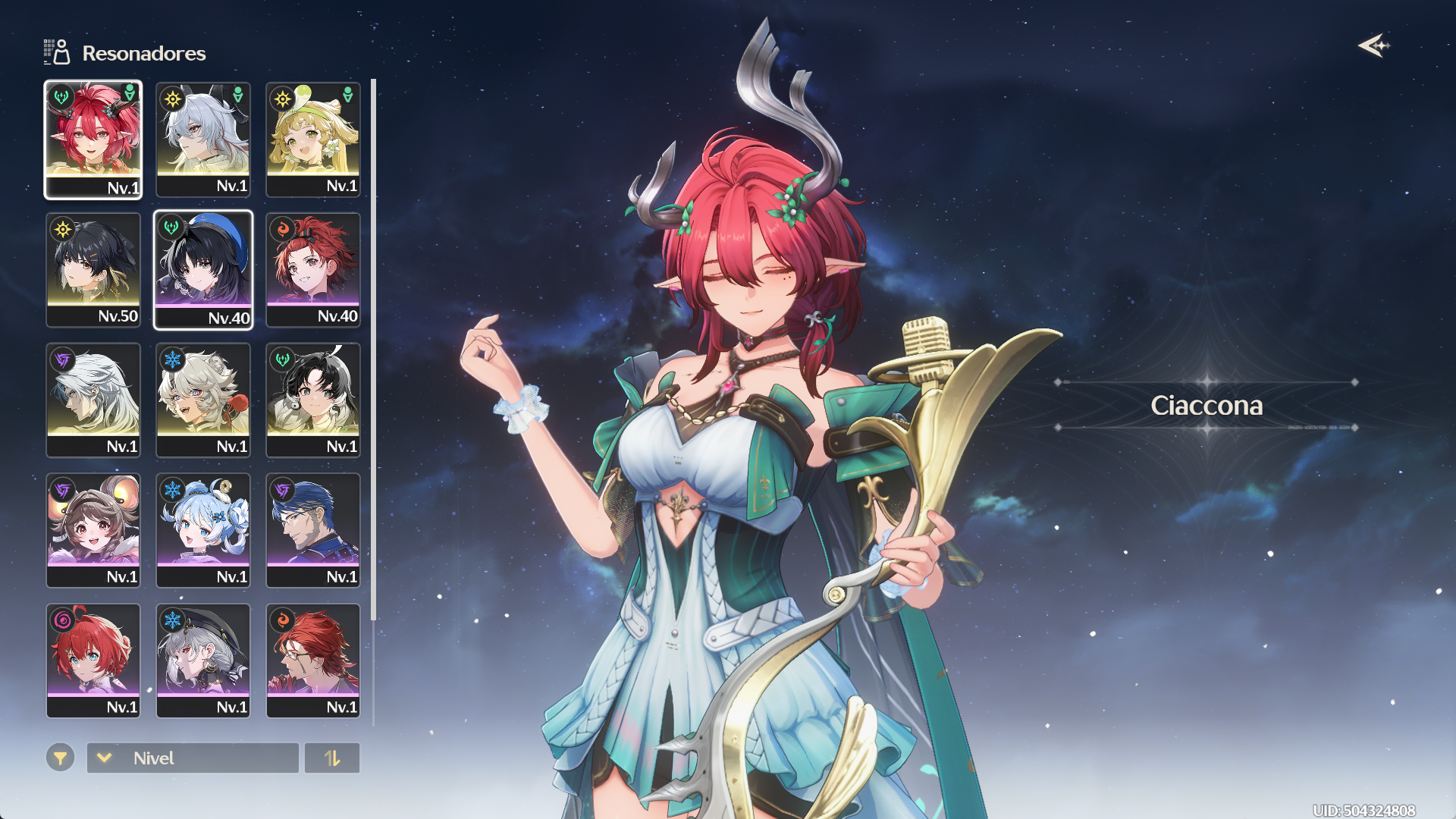
Task: Choose the red-haired Nv.40 Fusion resonator
Action: pyautogui.click(x=313, y=270)
